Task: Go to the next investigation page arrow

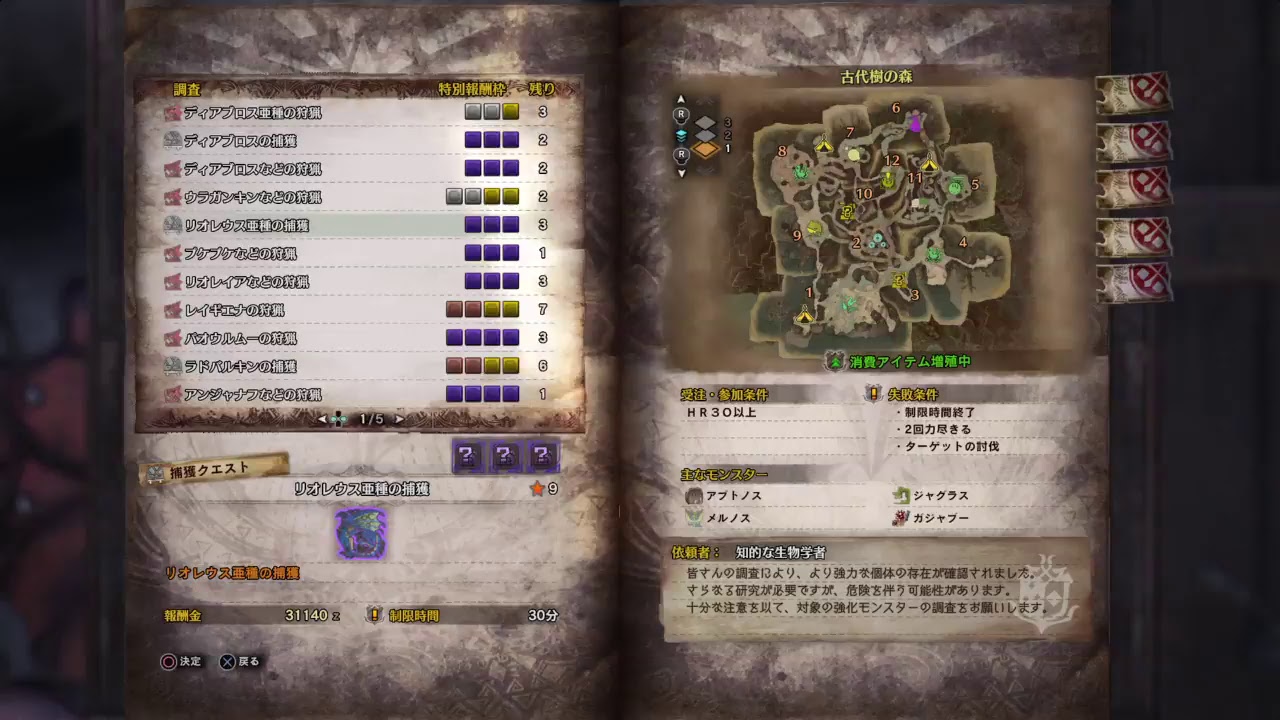Action: pos(400,419)
